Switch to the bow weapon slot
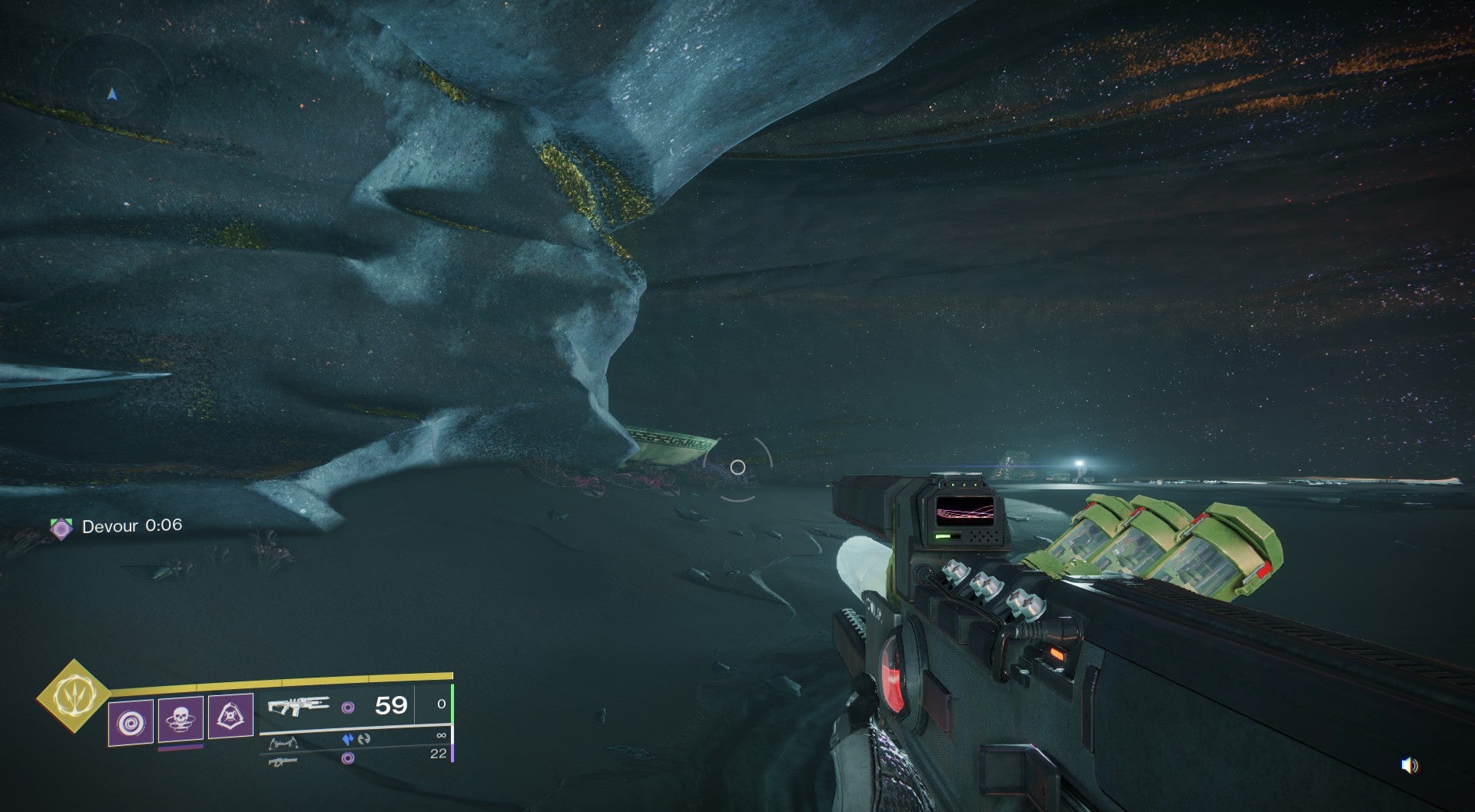The image size is (1475, 812). point(283,743)
